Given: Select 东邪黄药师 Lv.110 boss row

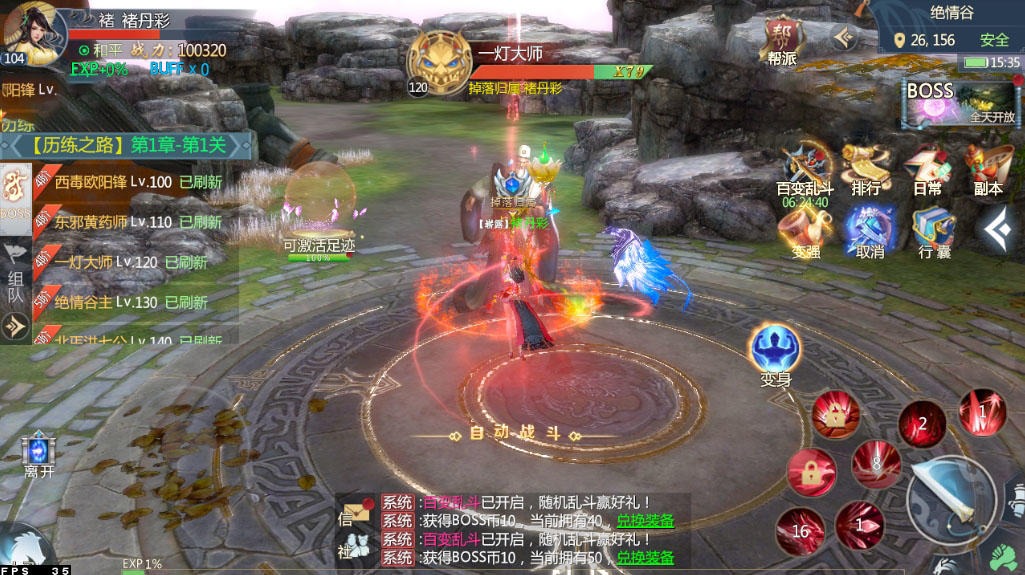Looking at the screenshot, I should pos(130,223).
